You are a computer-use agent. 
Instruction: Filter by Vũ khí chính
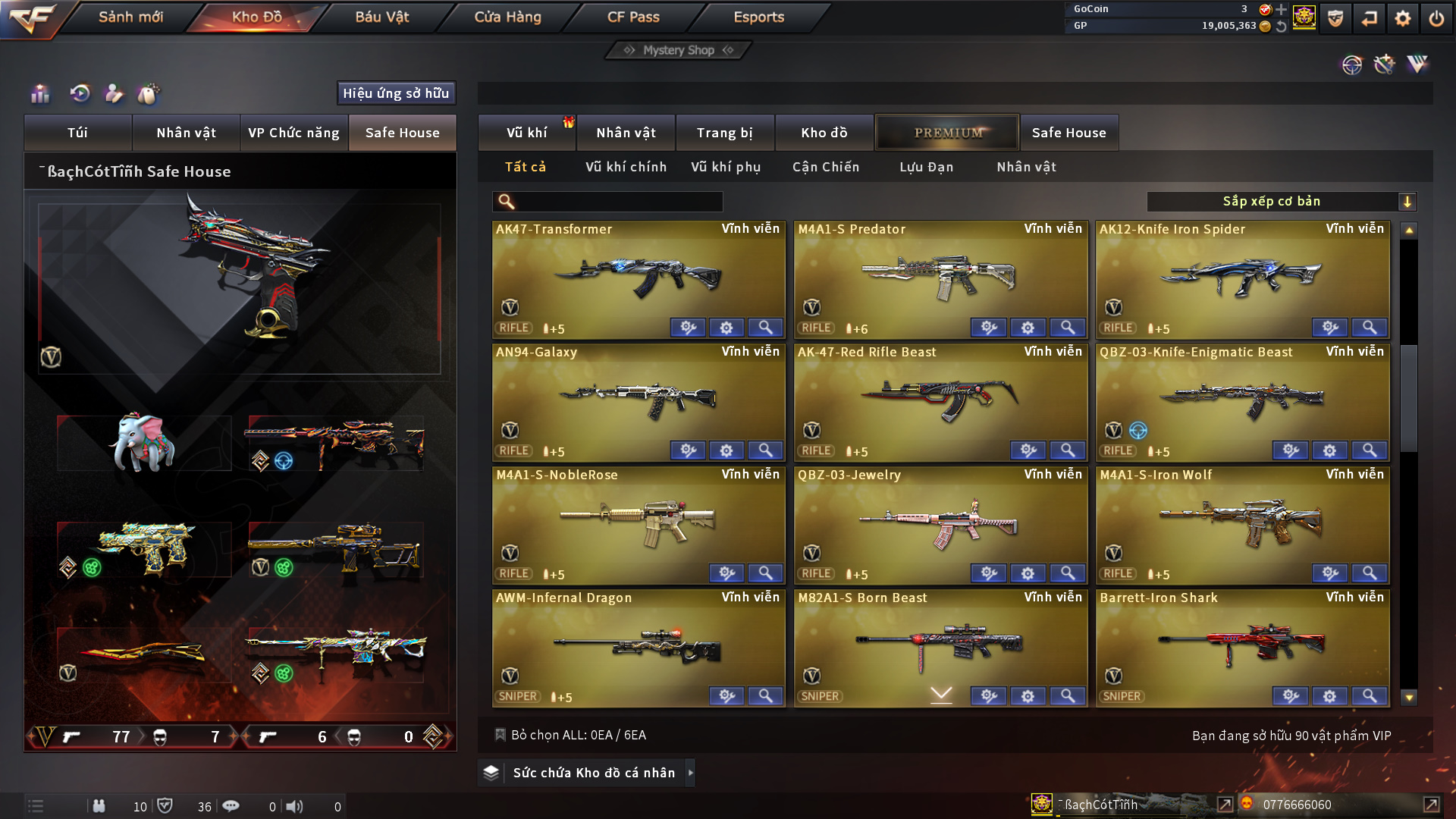coord(626,167)
